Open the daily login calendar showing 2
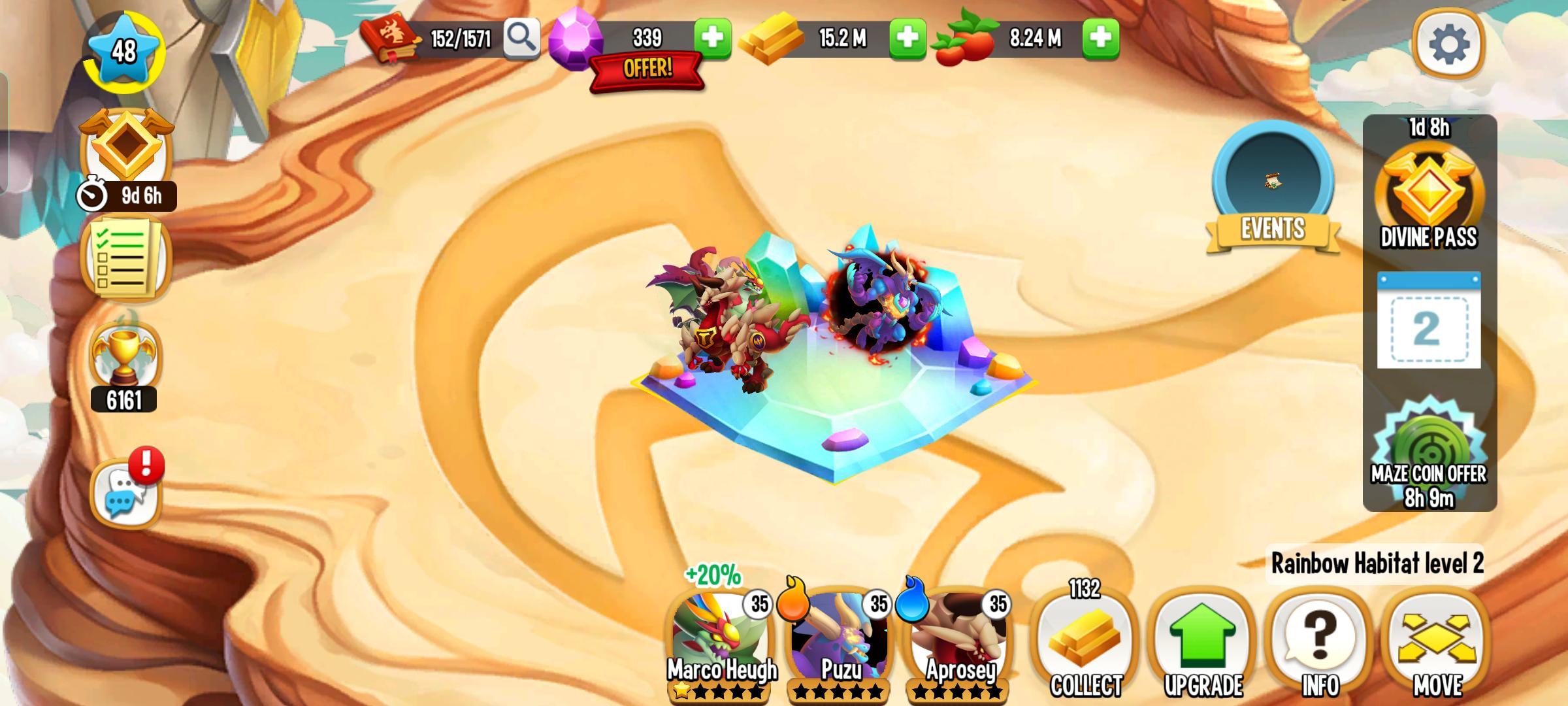Image resolution: width=1568 pixels, height=706 pixels. pyautogui.click(x=1429, y=320)
